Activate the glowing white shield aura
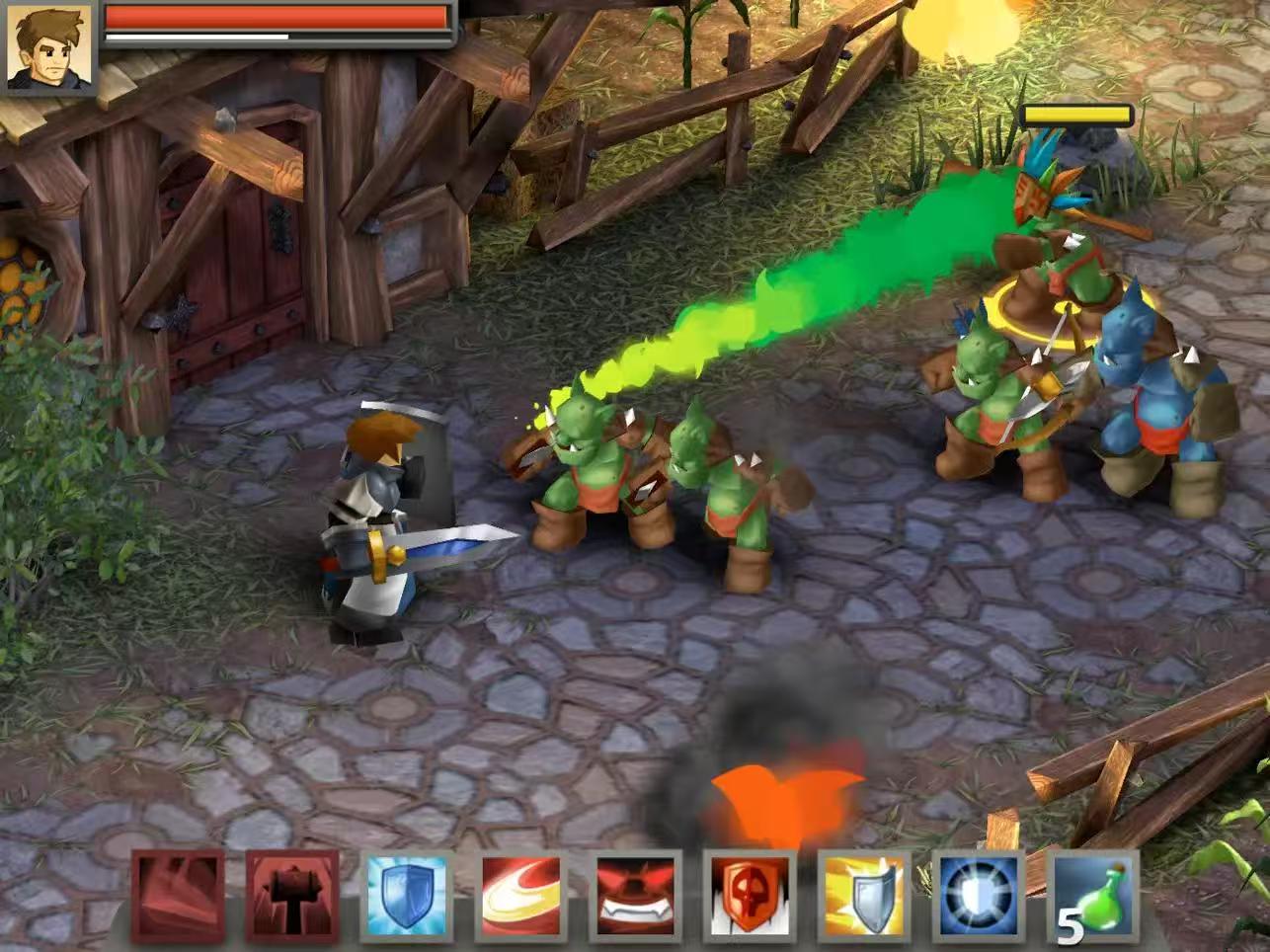This screenshot has height=952, width=1270. click(980, 896)
